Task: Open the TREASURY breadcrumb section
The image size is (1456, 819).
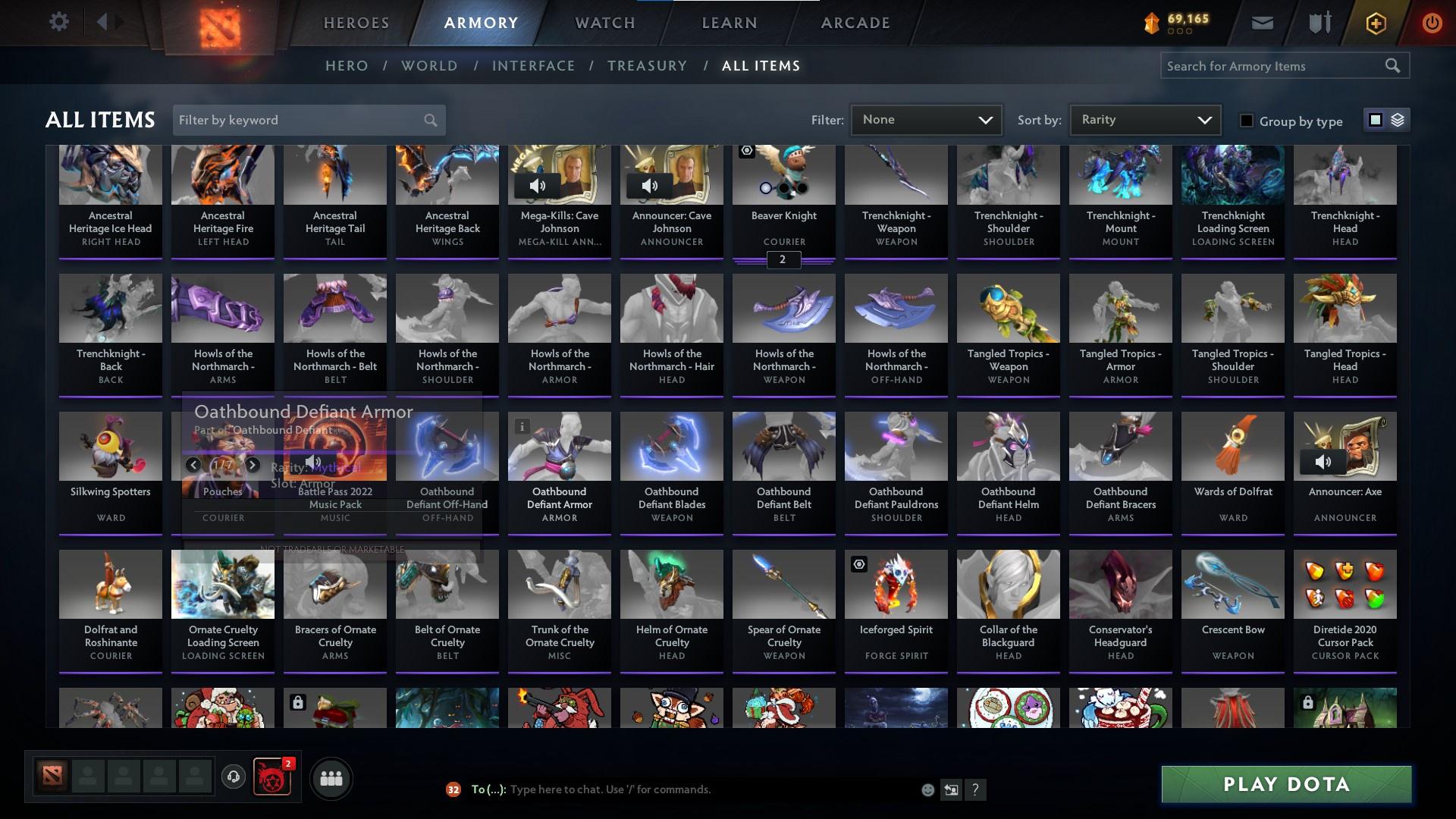Action: point(647,66)
